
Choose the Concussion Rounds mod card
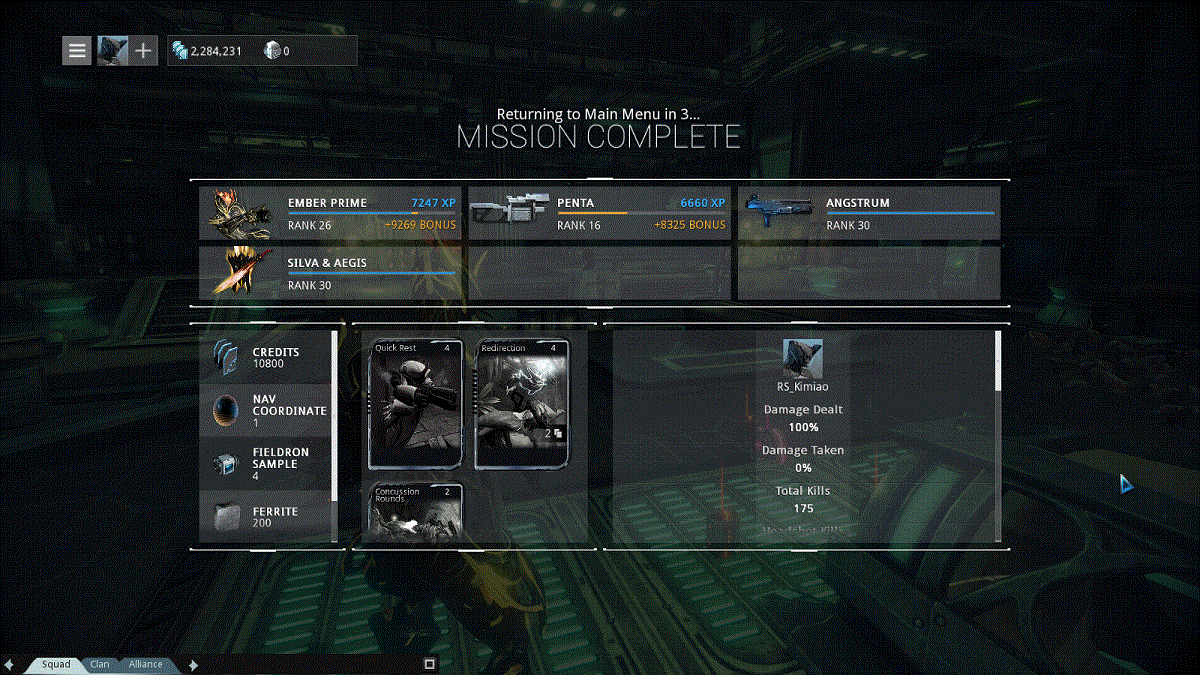pos(416,513)
